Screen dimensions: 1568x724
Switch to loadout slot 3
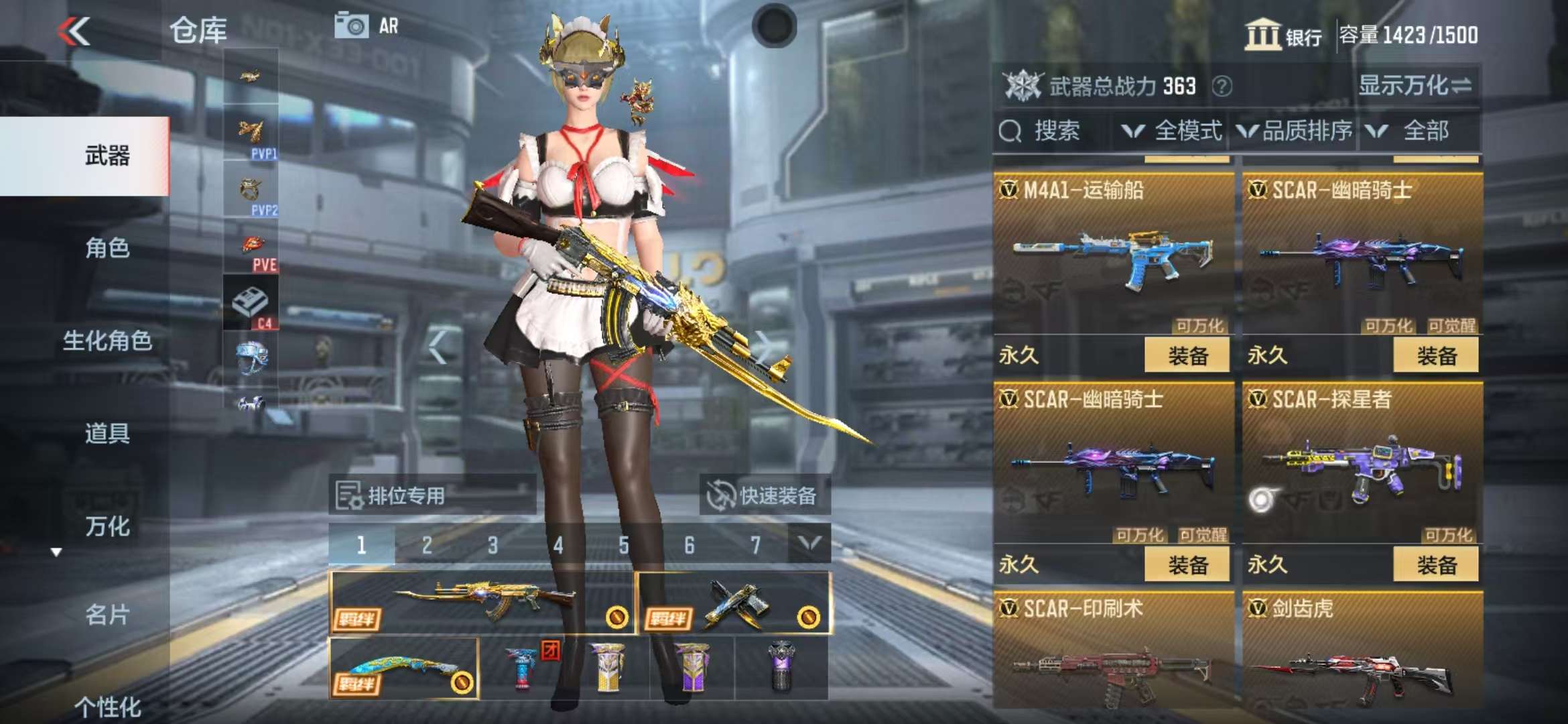493,545
